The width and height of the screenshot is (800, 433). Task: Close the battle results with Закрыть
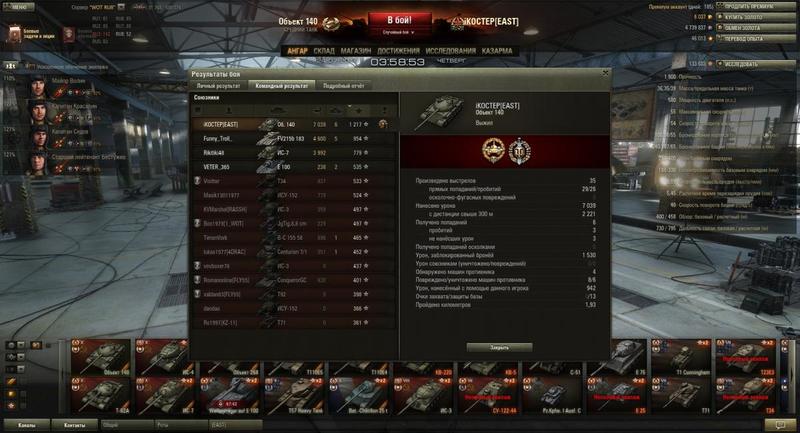click(499, 347)
